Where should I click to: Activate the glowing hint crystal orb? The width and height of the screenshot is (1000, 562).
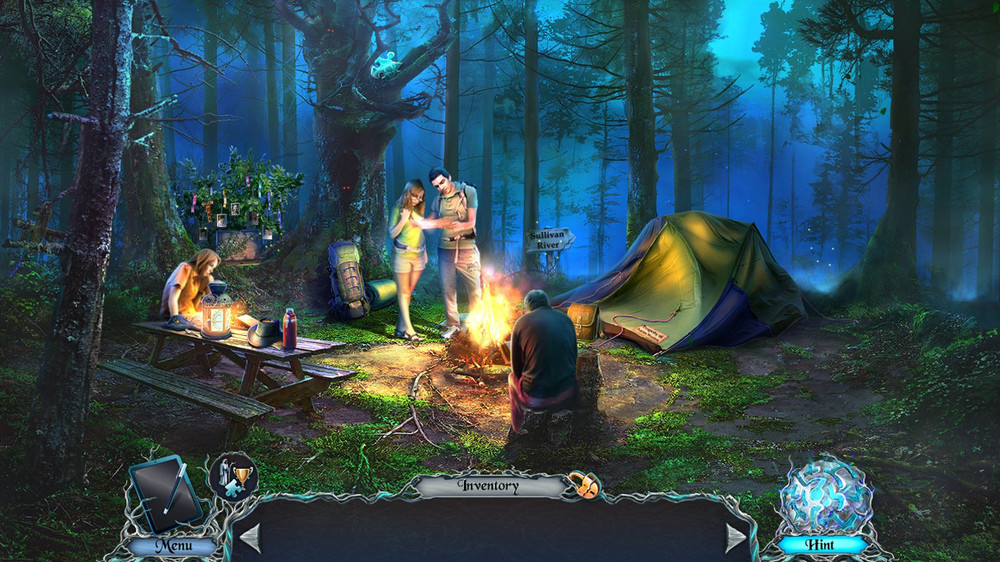(825, 495)
